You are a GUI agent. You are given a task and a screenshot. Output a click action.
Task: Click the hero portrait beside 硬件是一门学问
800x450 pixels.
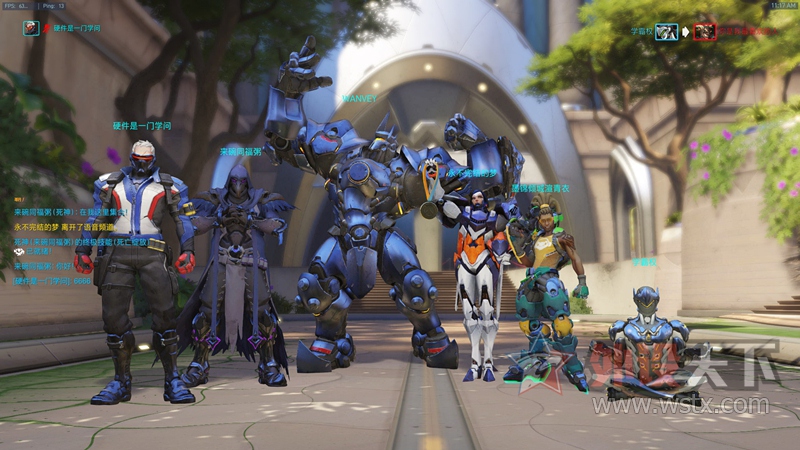(x=31, y=27)
